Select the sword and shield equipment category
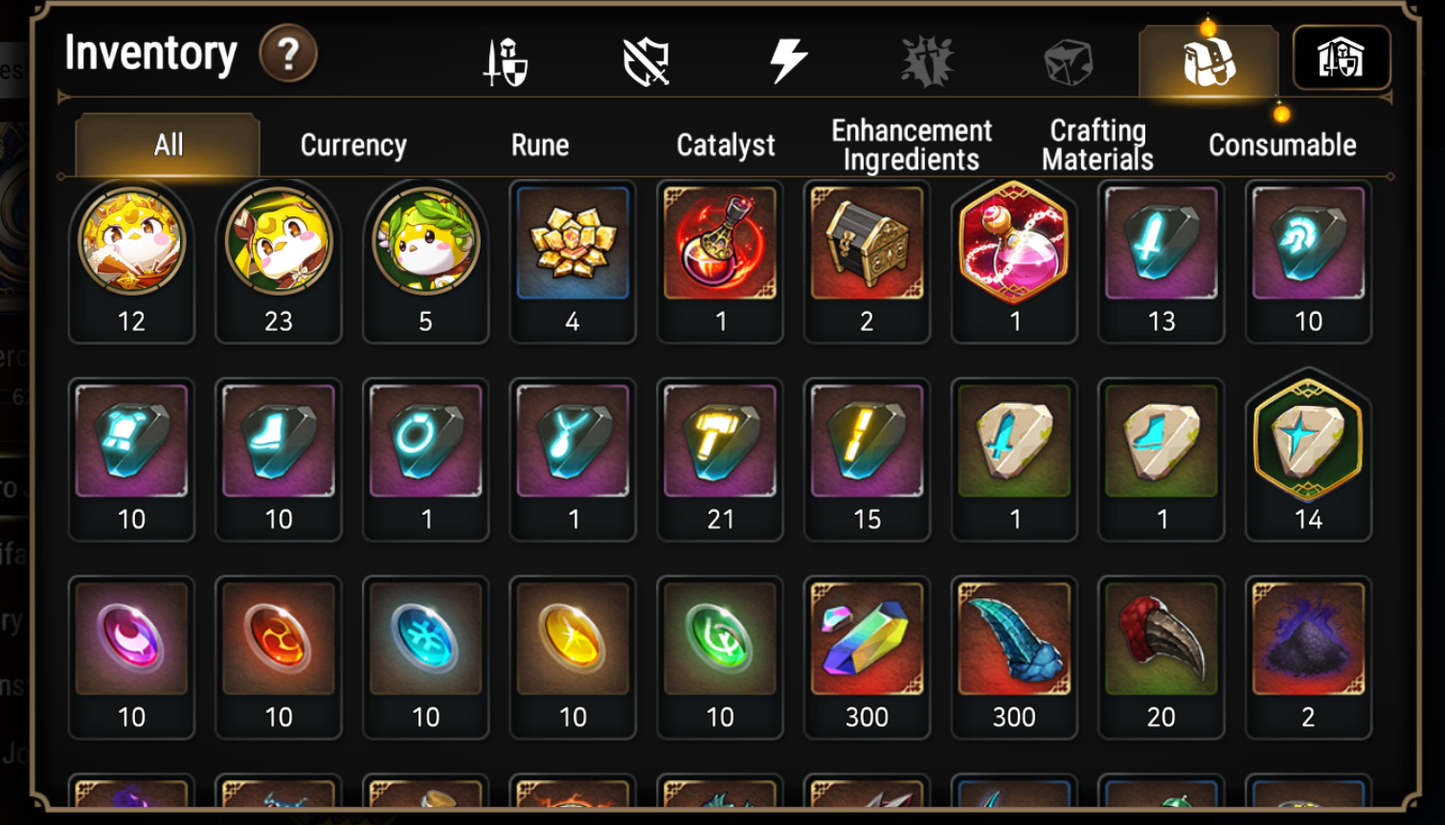Screen dimensions: 1445x825 (506, 62)
